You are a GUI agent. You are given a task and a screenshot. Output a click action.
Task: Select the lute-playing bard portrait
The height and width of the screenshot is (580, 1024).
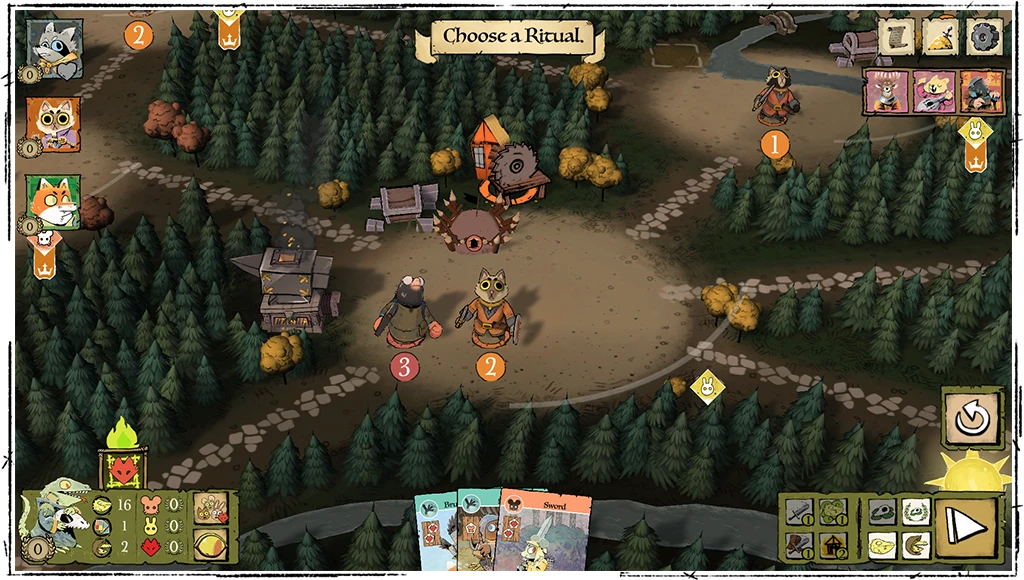pos(933,91)
